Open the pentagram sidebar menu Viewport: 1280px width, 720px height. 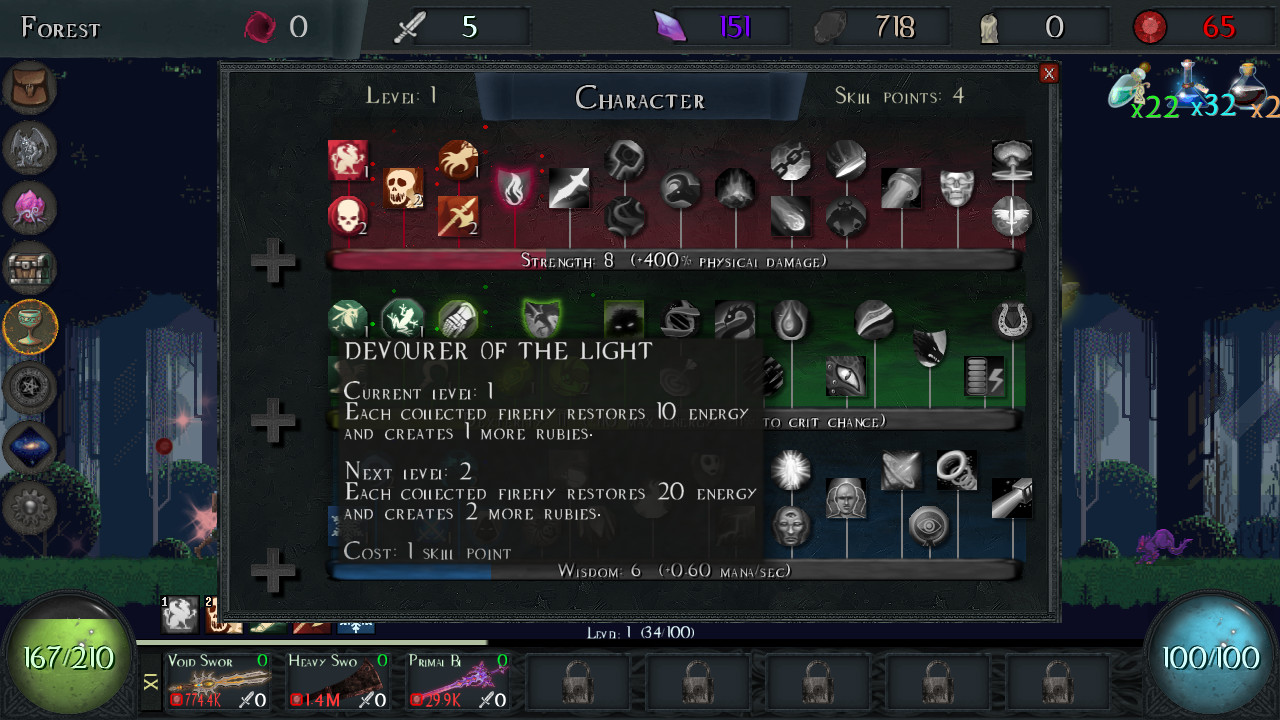tap(29, 388)
